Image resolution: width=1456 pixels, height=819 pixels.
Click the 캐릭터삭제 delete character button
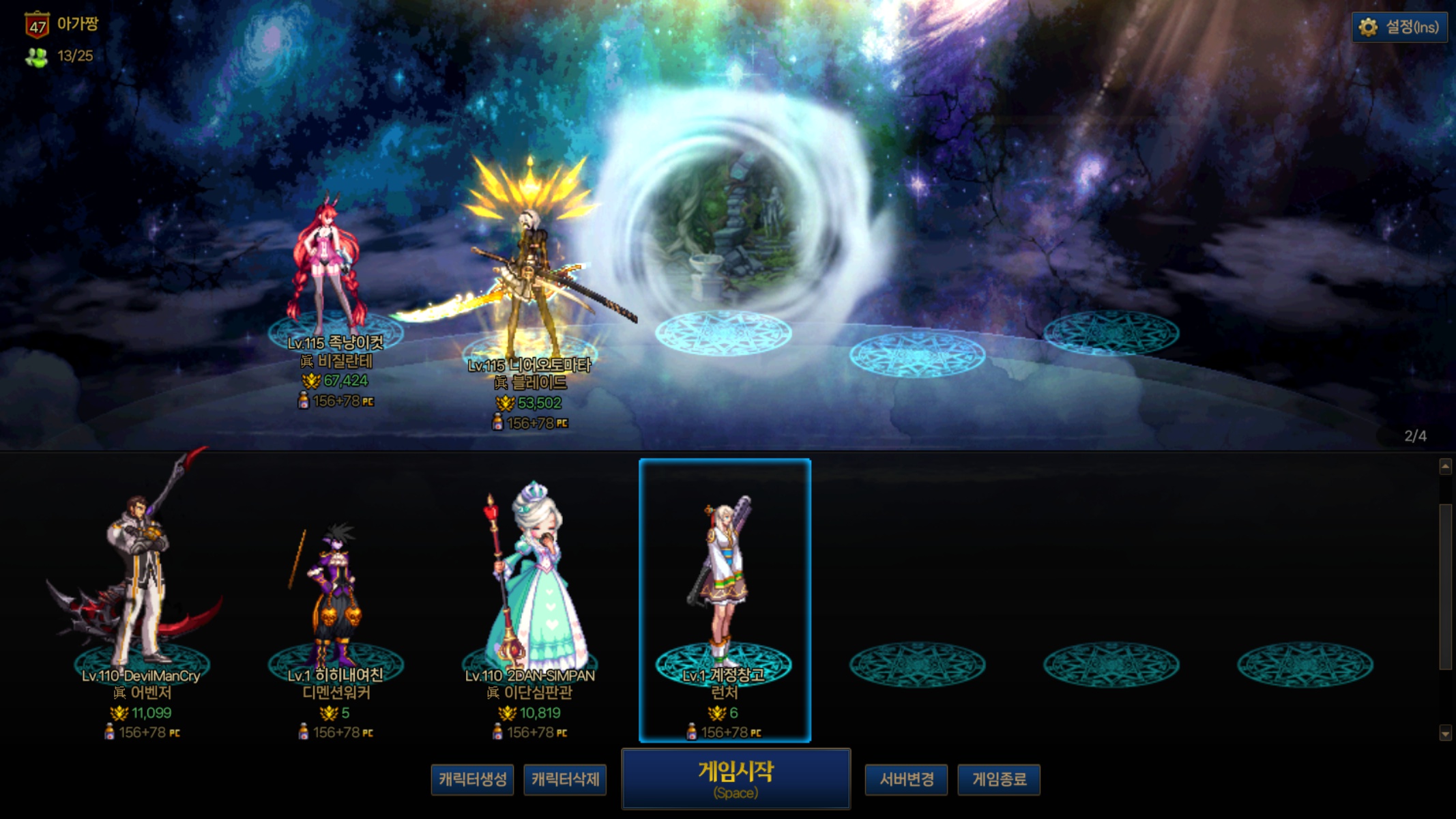[x=565, y=779]
